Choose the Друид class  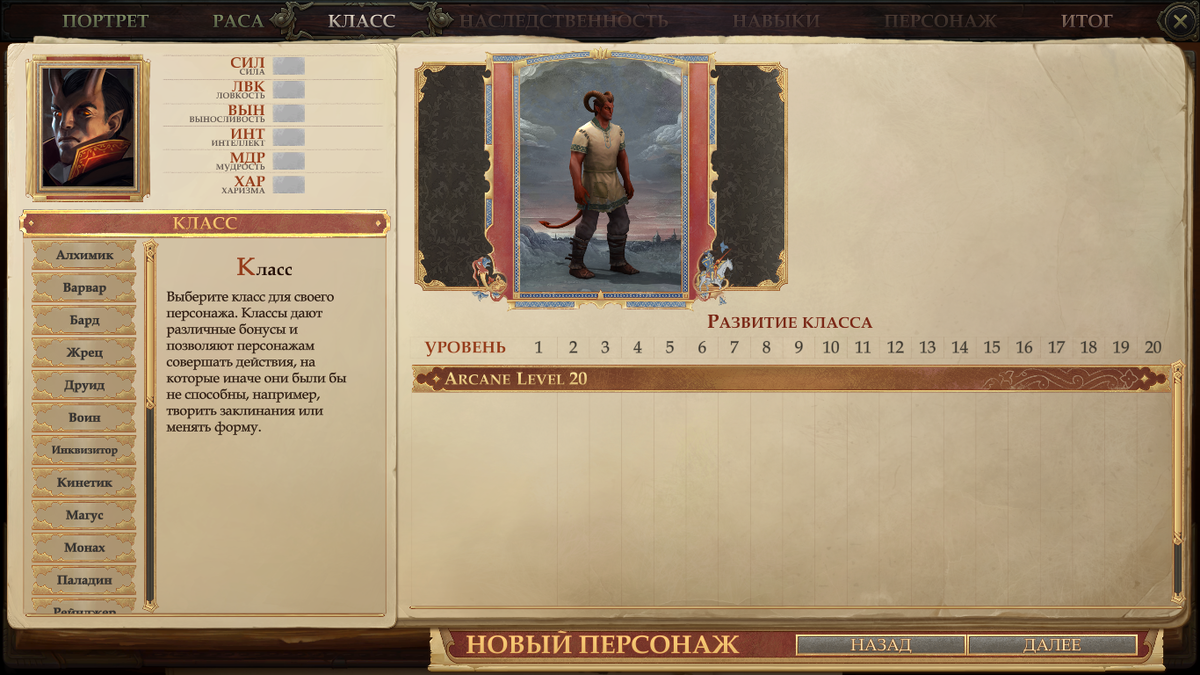(84, 385)
